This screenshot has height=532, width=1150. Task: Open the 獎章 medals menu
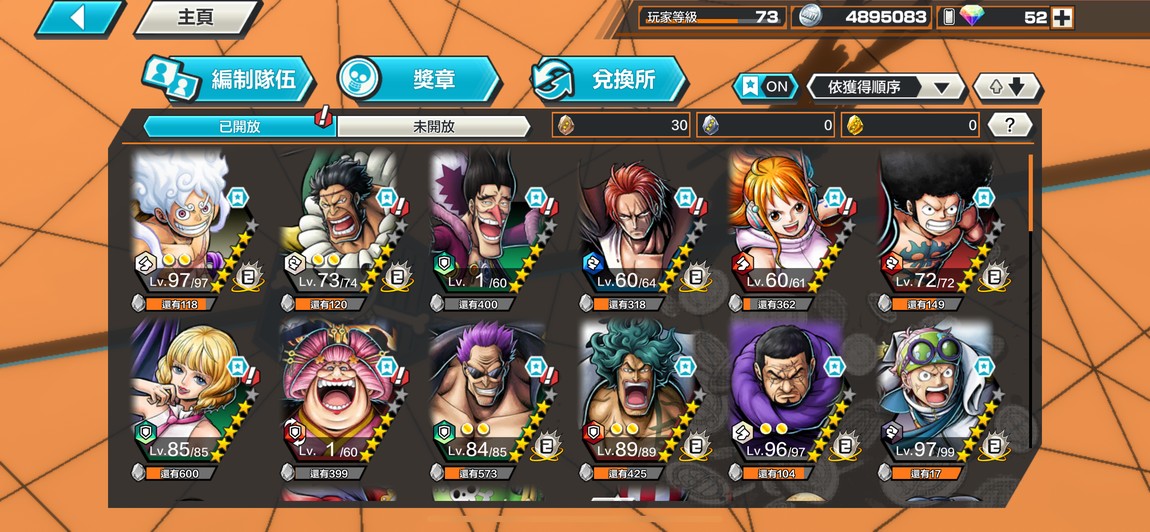tap(418, 80)
